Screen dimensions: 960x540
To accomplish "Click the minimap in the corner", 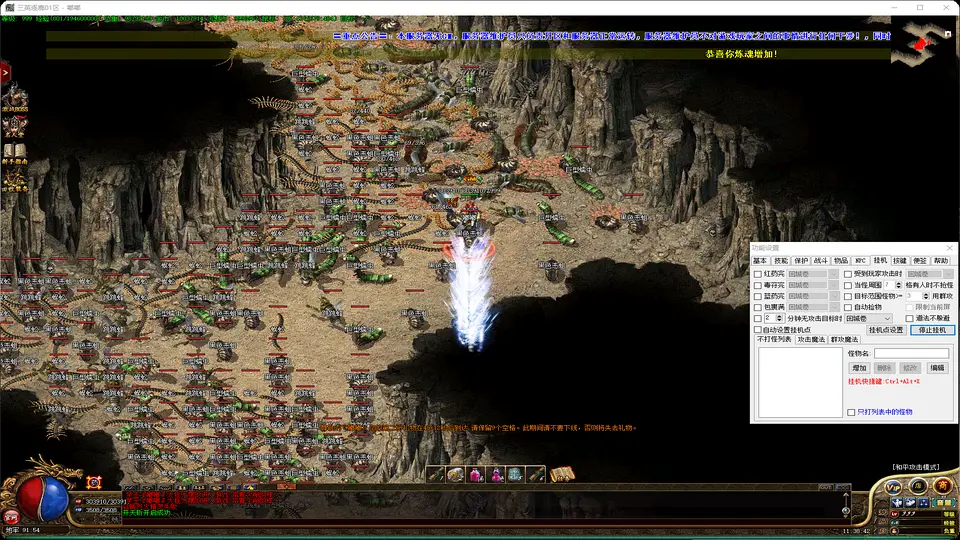I will point(923,40).
